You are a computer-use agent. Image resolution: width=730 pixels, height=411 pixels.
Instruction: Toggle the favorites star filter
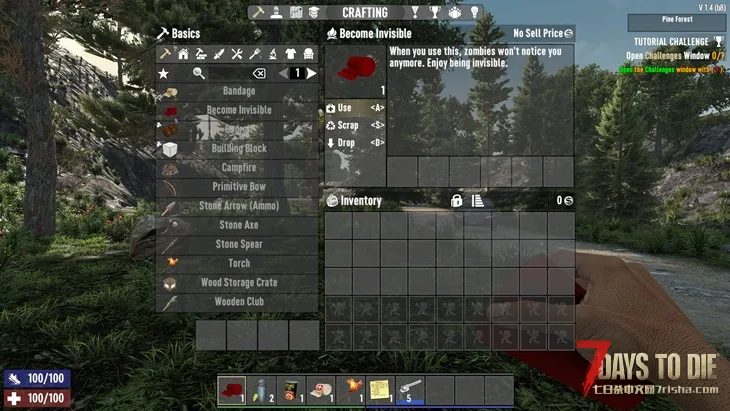click(164, 73)
